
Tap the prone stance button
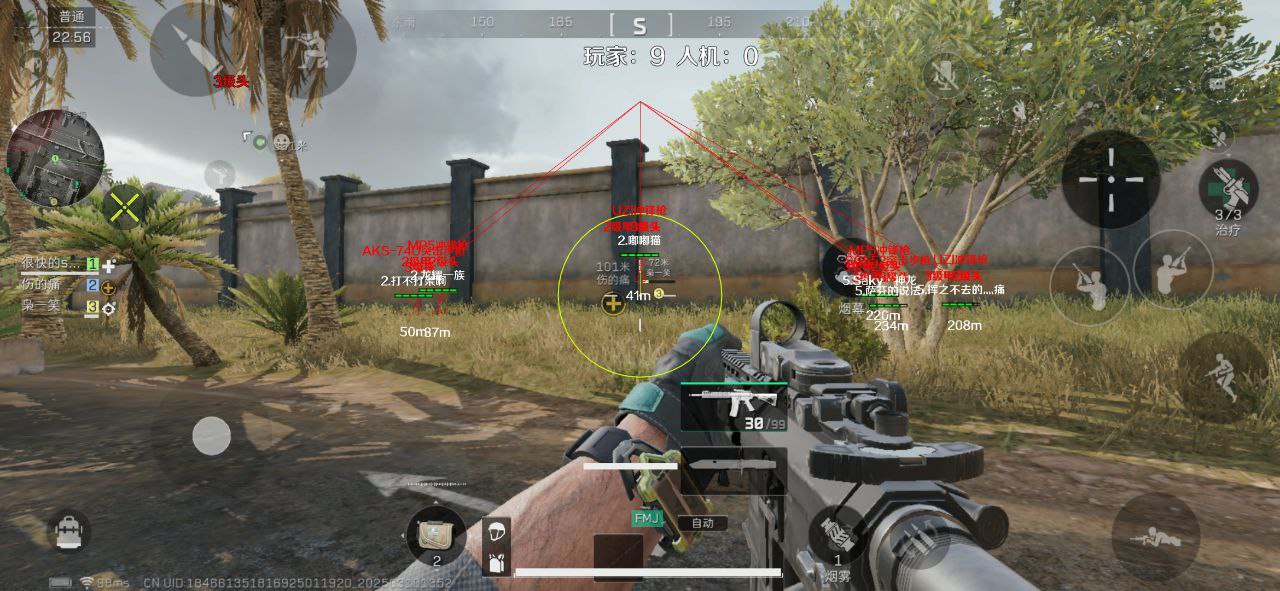(1155, 537)
